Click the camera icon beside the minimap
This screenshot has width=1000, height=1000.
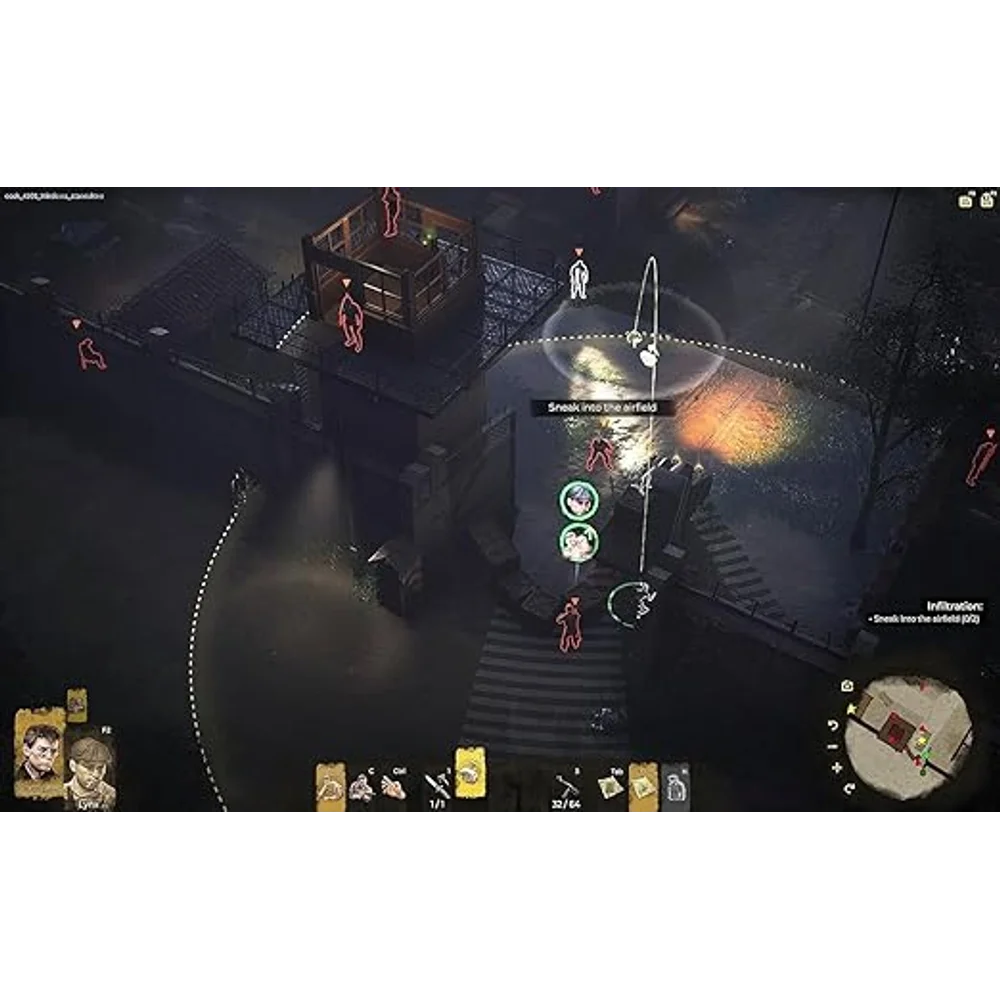(848, 685)
